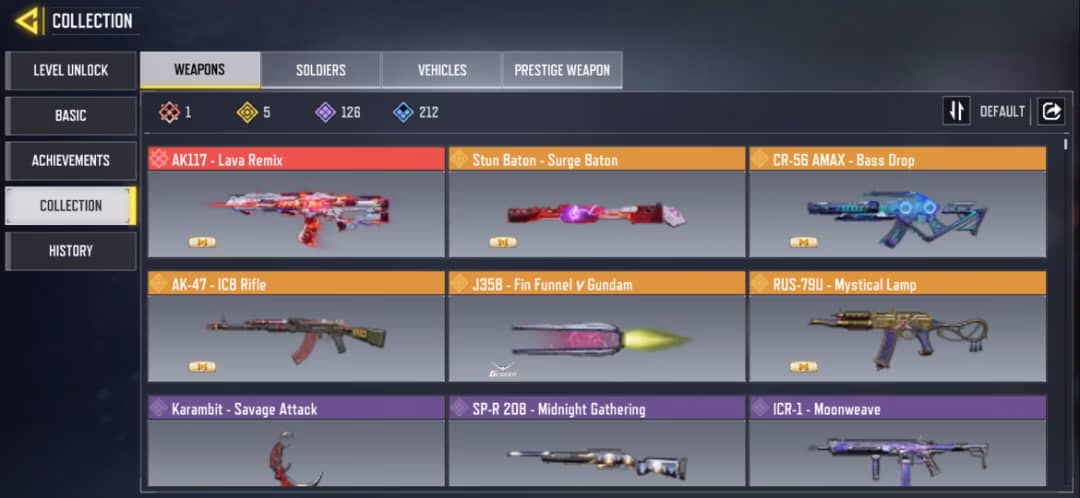Switch to the Weapons tab

200,70
